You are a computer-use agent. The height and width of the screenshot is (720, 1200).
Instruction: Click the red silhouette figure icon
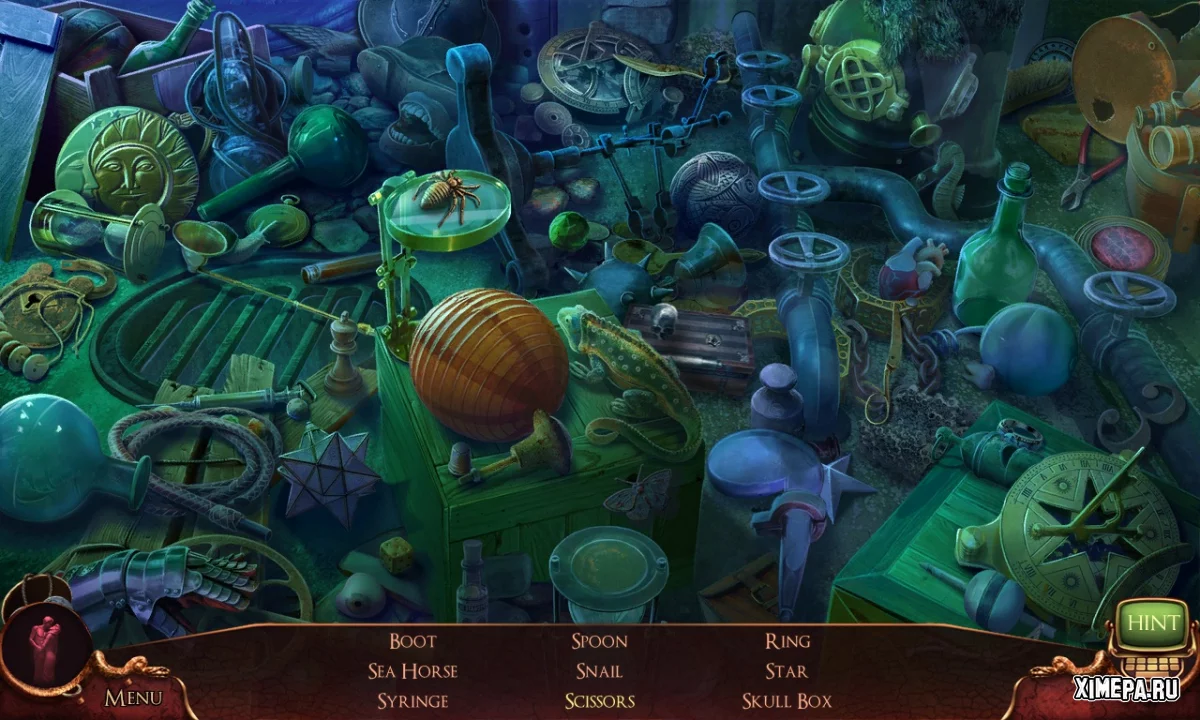[46, 639]
